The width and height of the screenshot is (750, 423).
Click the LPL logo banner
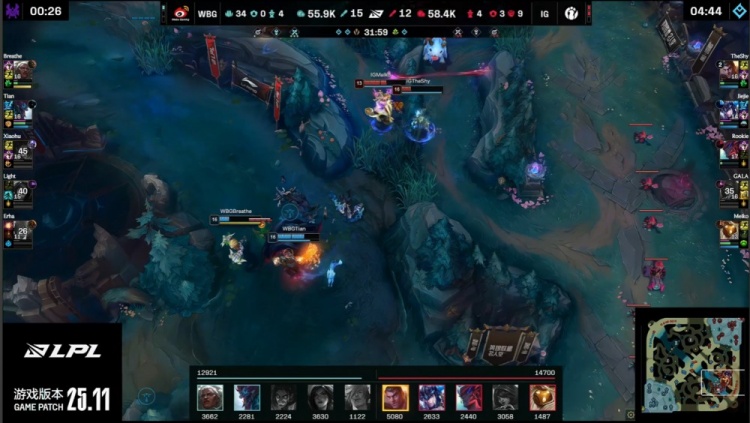tap(61, 351)
